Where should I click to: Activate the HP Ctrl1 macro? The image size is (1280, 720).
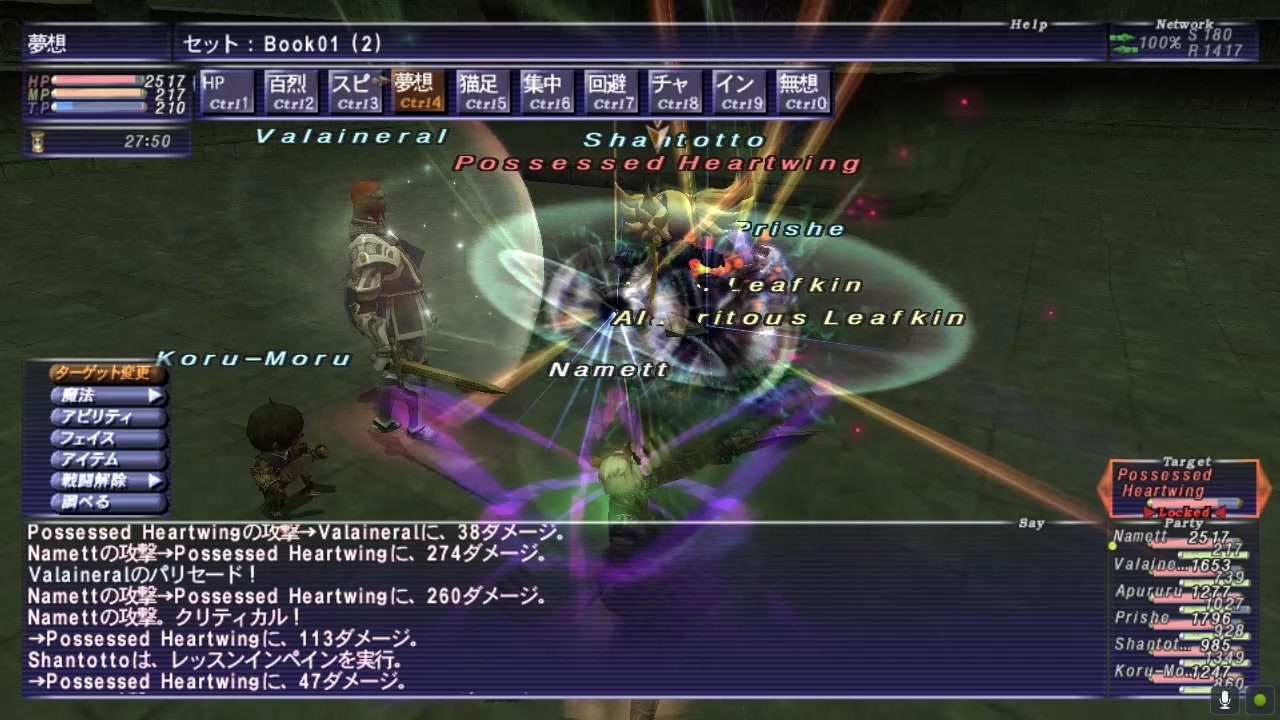click(226, 90)
